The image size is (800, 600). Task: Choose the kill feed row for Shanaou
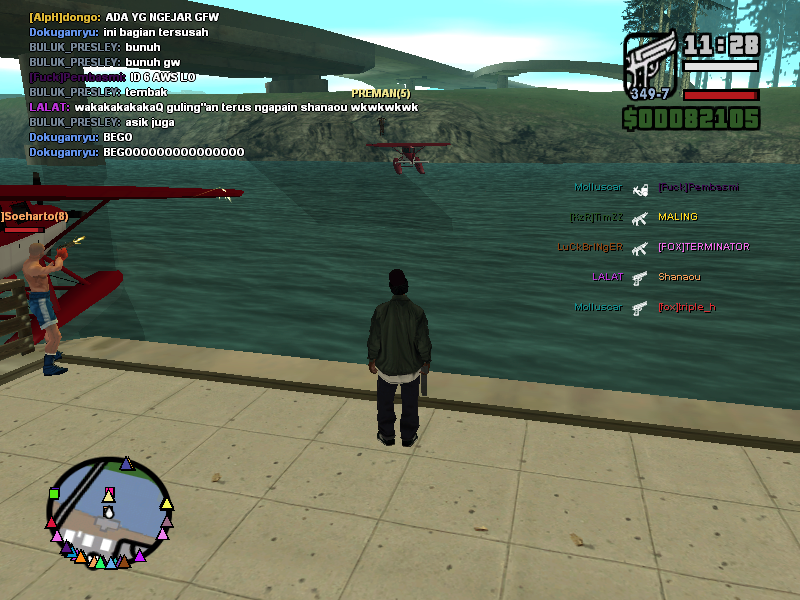coord(646,277)
